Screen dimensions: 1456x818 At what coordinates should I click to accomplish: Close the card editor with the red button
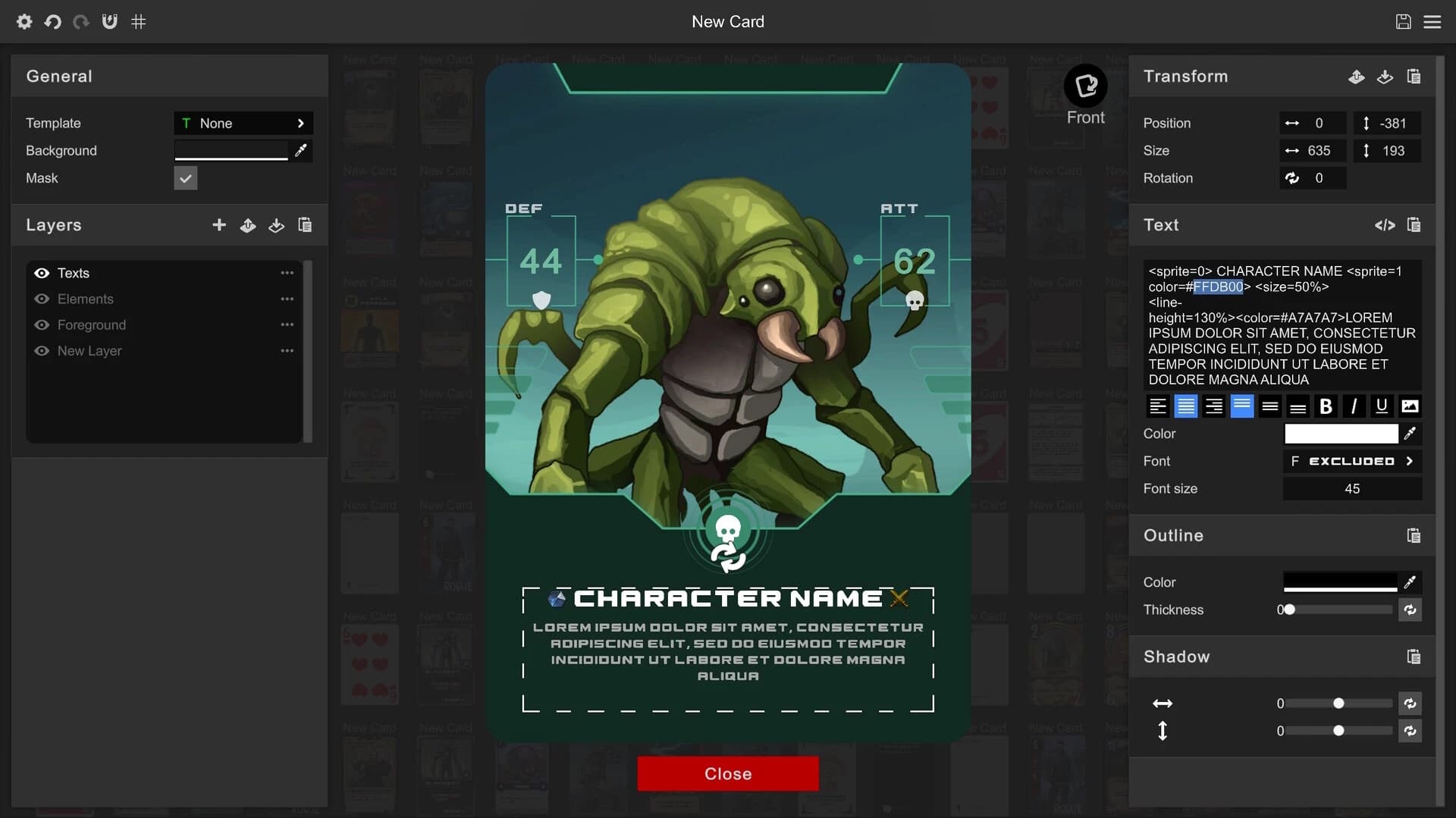pyautogui.click(x=727, y=773)
